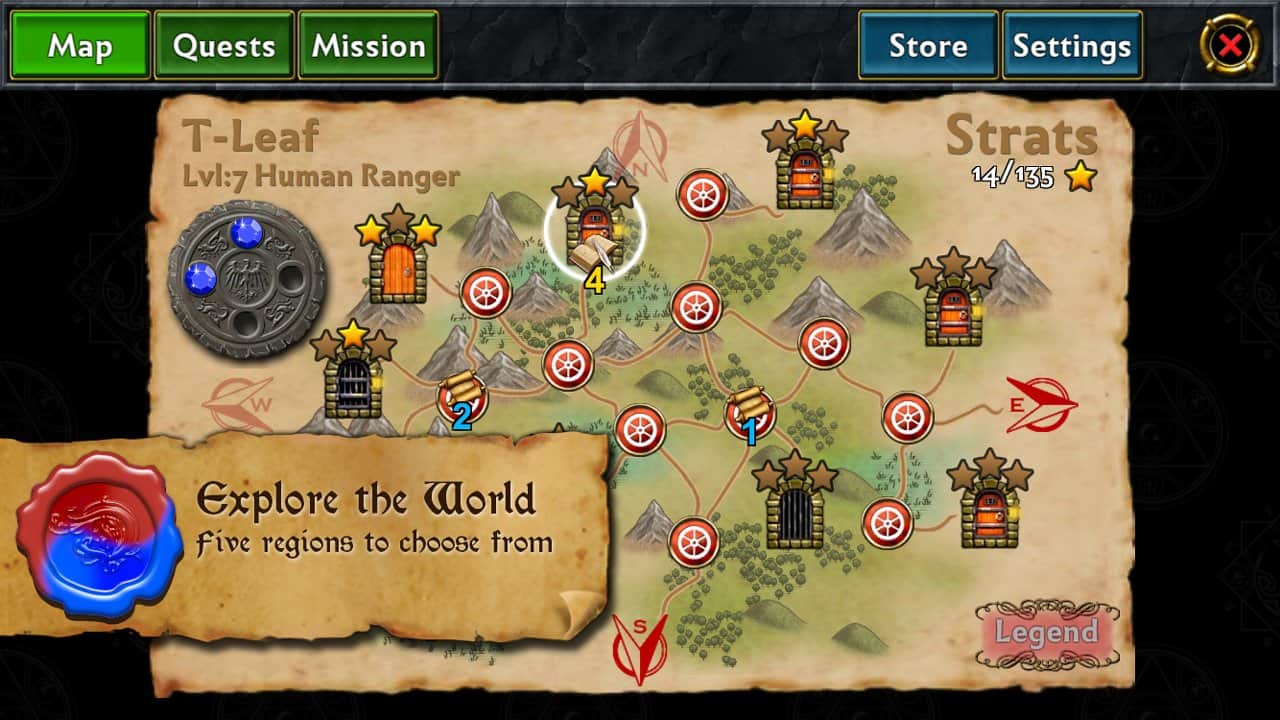Image resolution: width=1280 pixels, height=720 pixels.
Task: Travel east using the red E arrow
Action: (1042, 405)
